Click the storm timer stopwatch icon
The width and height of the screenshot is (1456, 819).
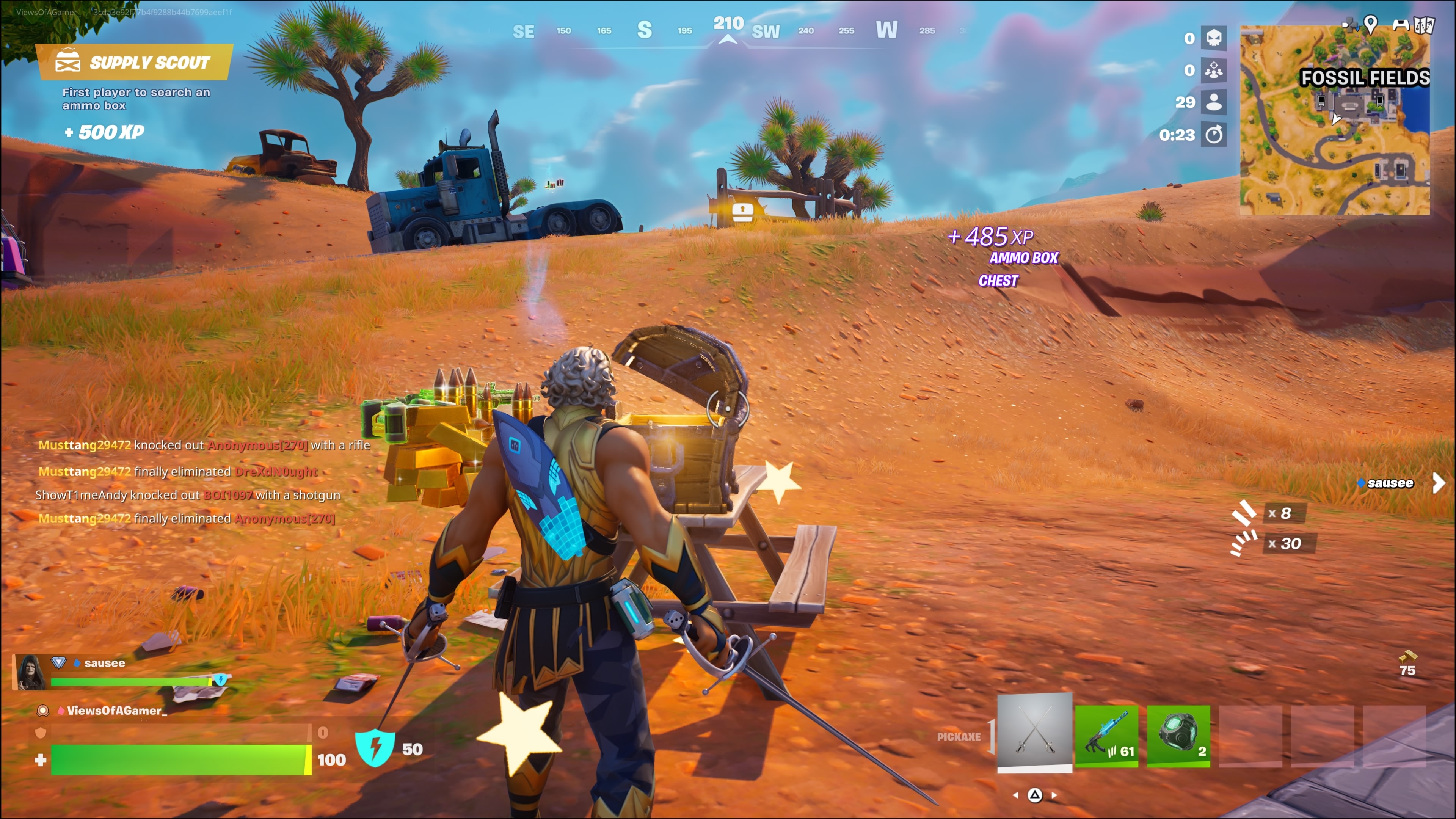1213,135
